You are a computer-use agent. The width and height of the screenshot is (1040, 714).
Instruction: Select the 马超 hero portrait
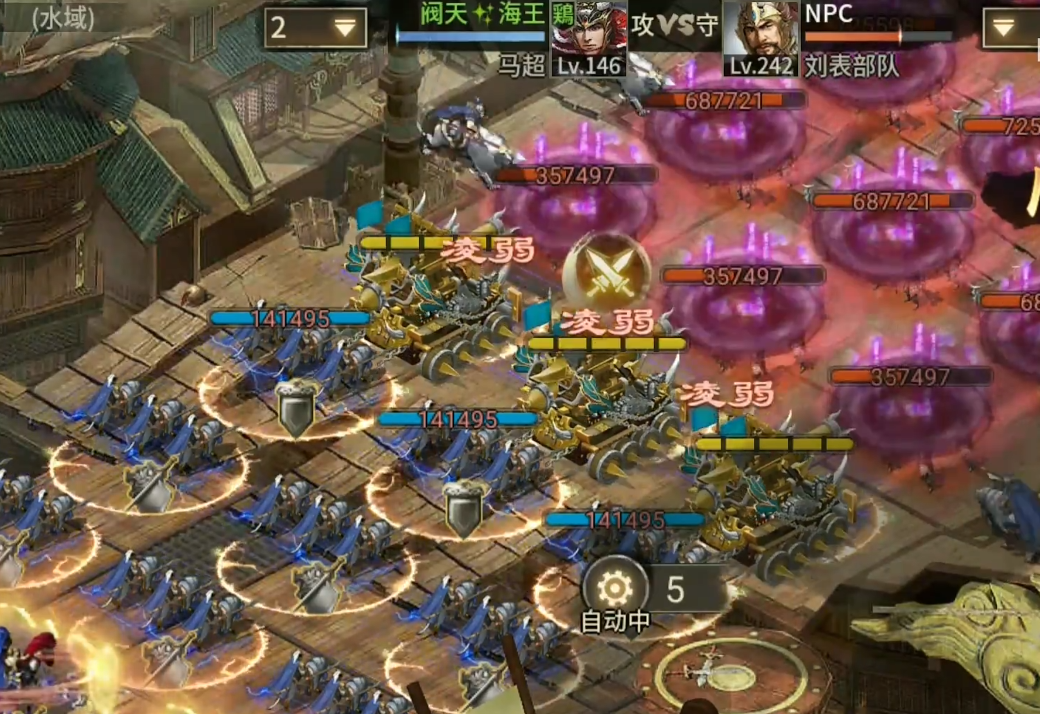(x=589, y=37)
